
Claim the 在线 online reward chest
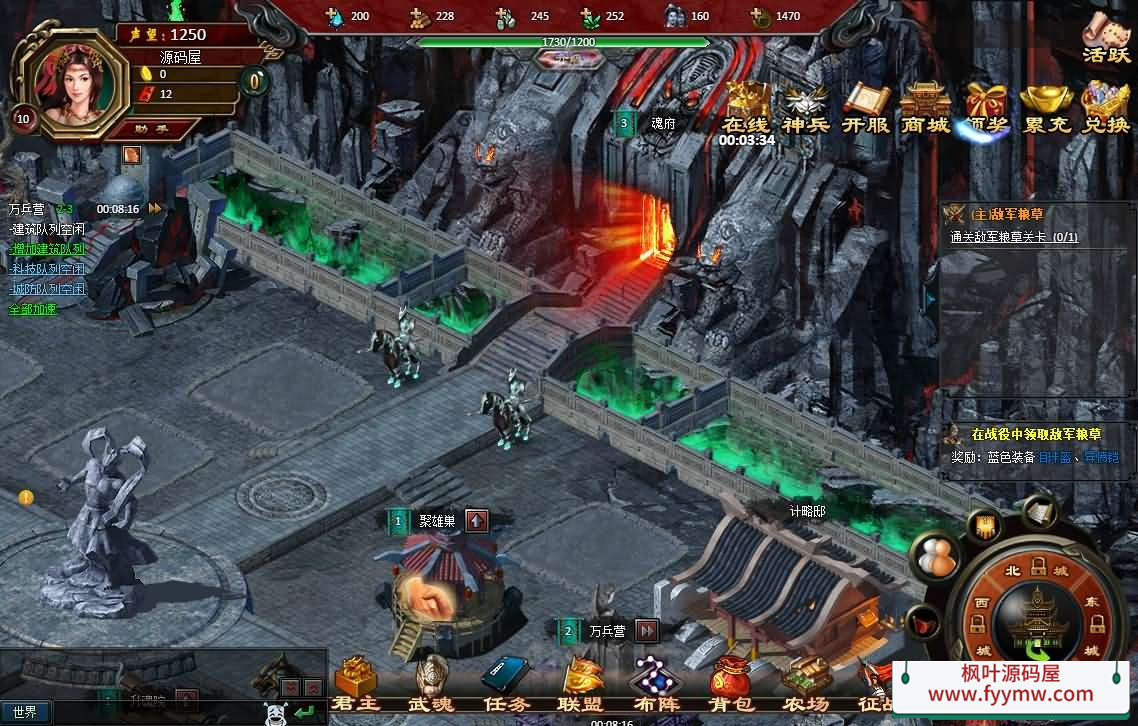(x=747, y=107)
